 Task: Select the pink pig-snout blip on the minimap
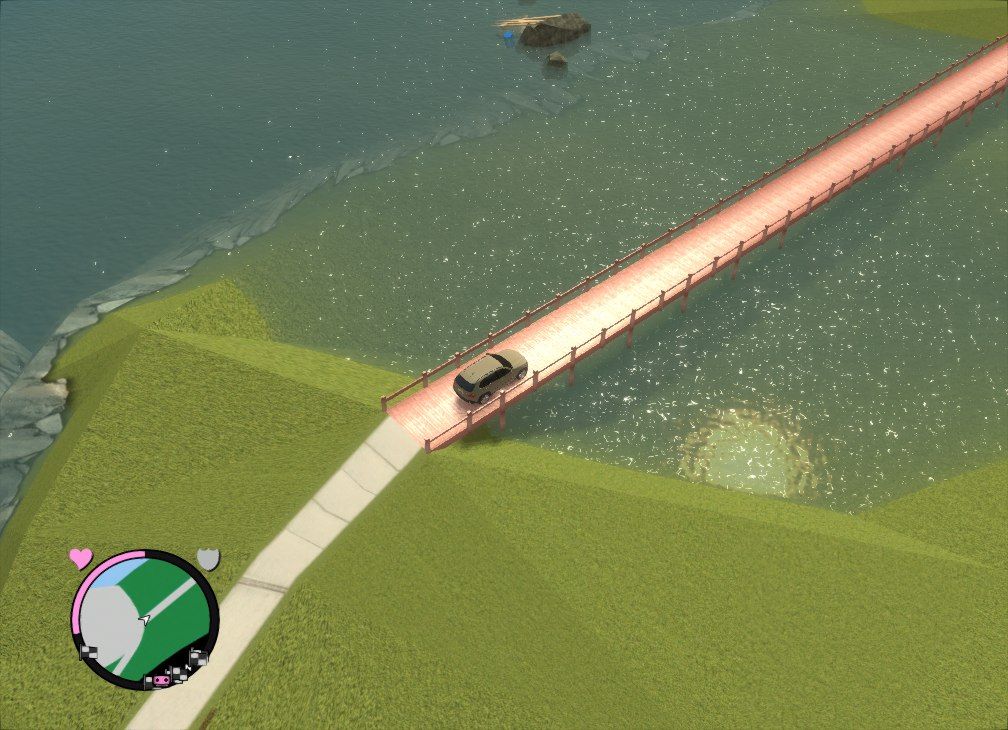click(160, 681)
